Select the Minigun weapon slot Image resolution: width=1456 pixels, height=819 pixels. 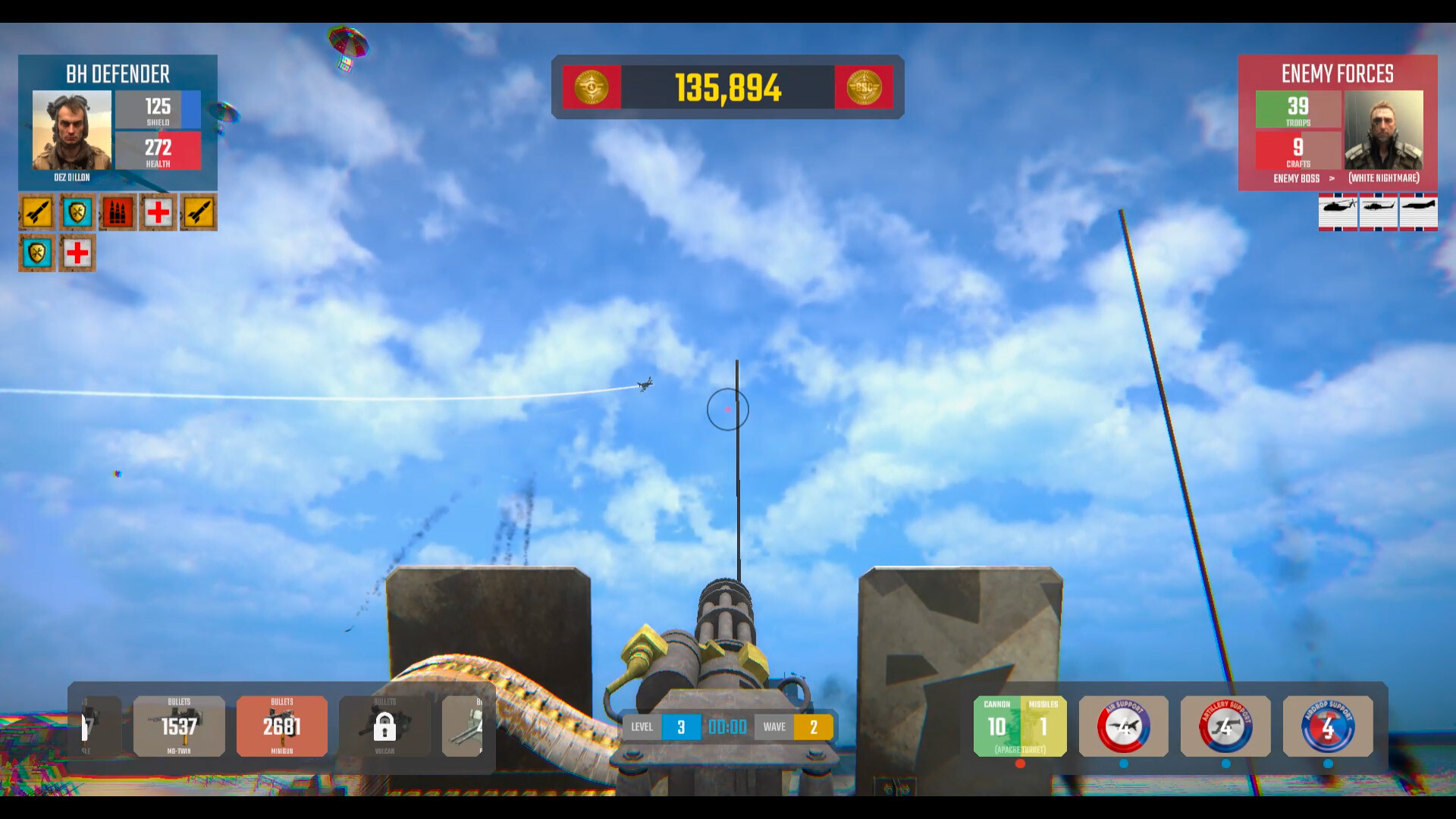[x=281, y=726]
